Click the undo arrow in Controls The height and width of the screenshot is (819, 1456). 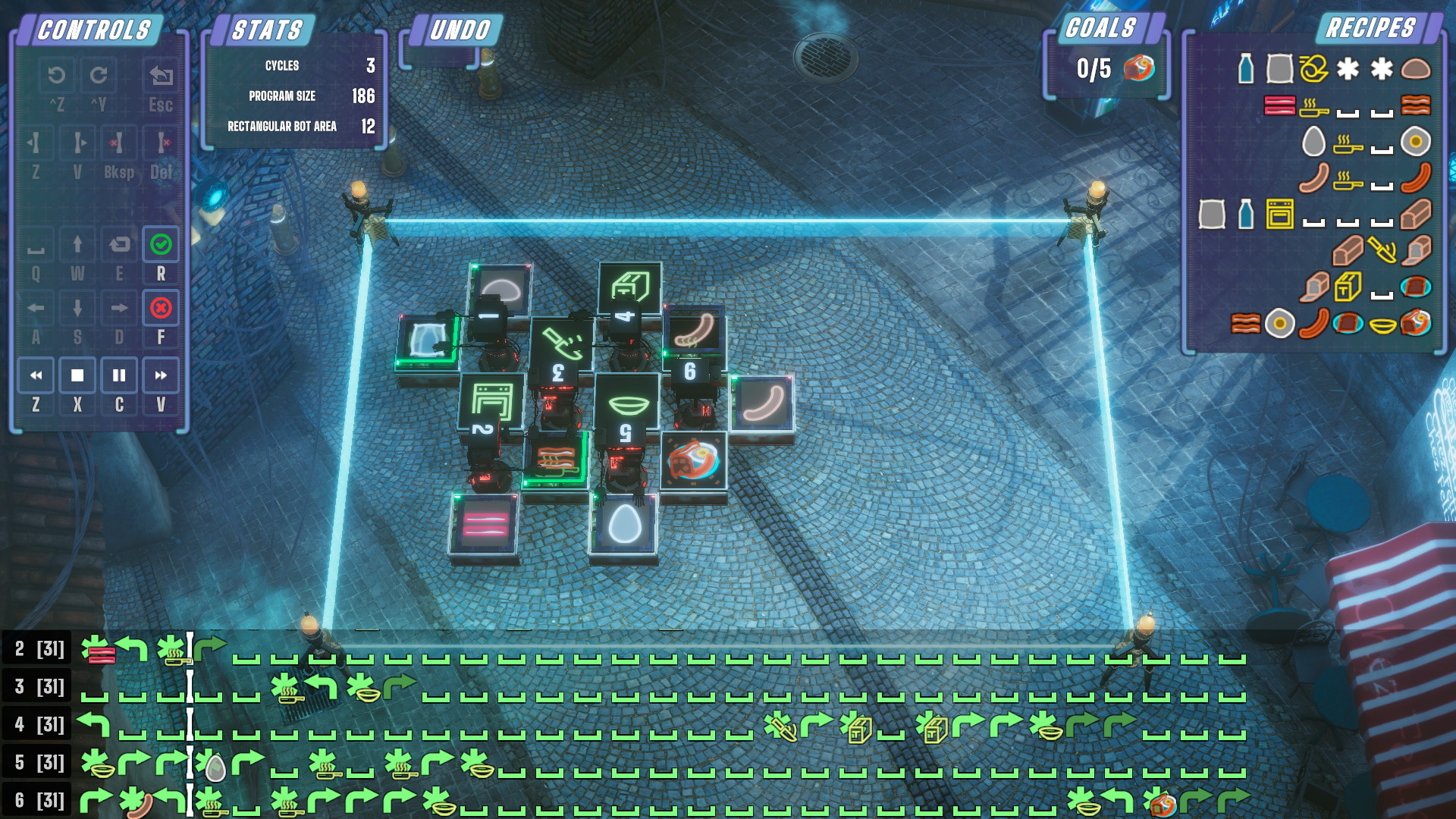(56, 75)
